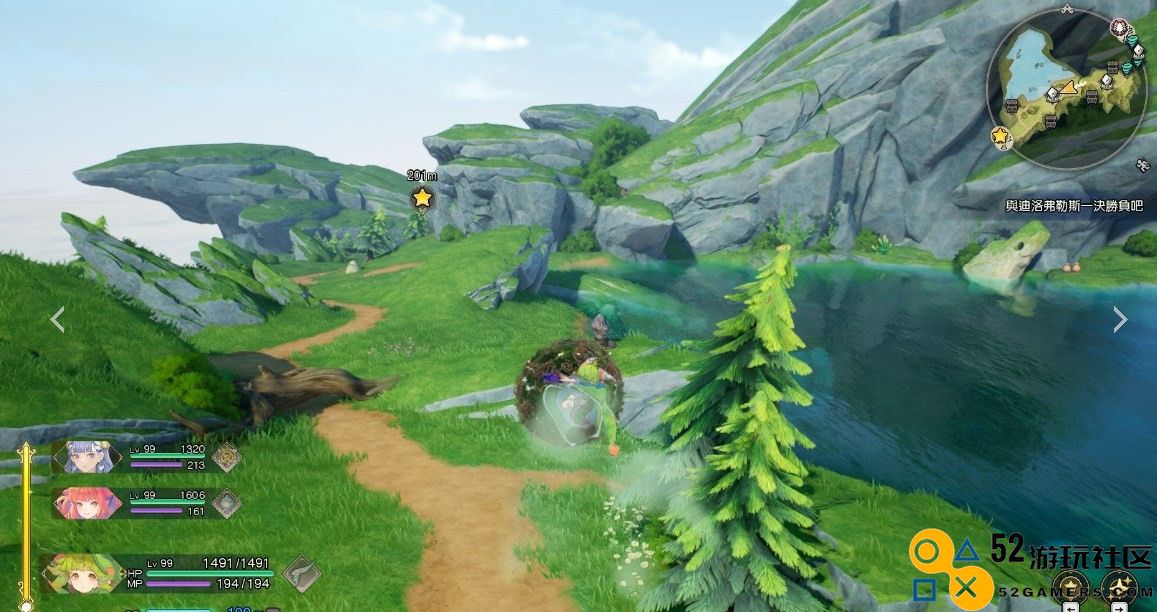Click the grey emblem beside the pink-haired member
Image resolution: width=1157 pixels, height=612 pixels.
point(227,503)
